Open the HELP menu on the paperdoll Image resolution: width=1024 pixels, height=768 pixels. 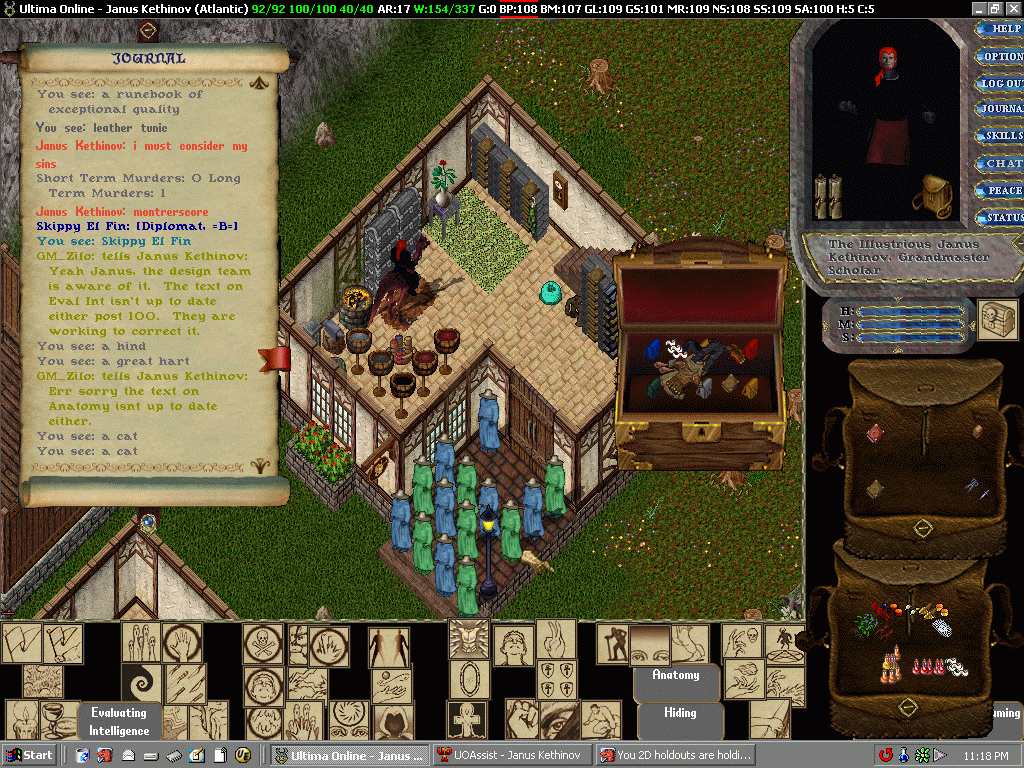[1001, 29]
